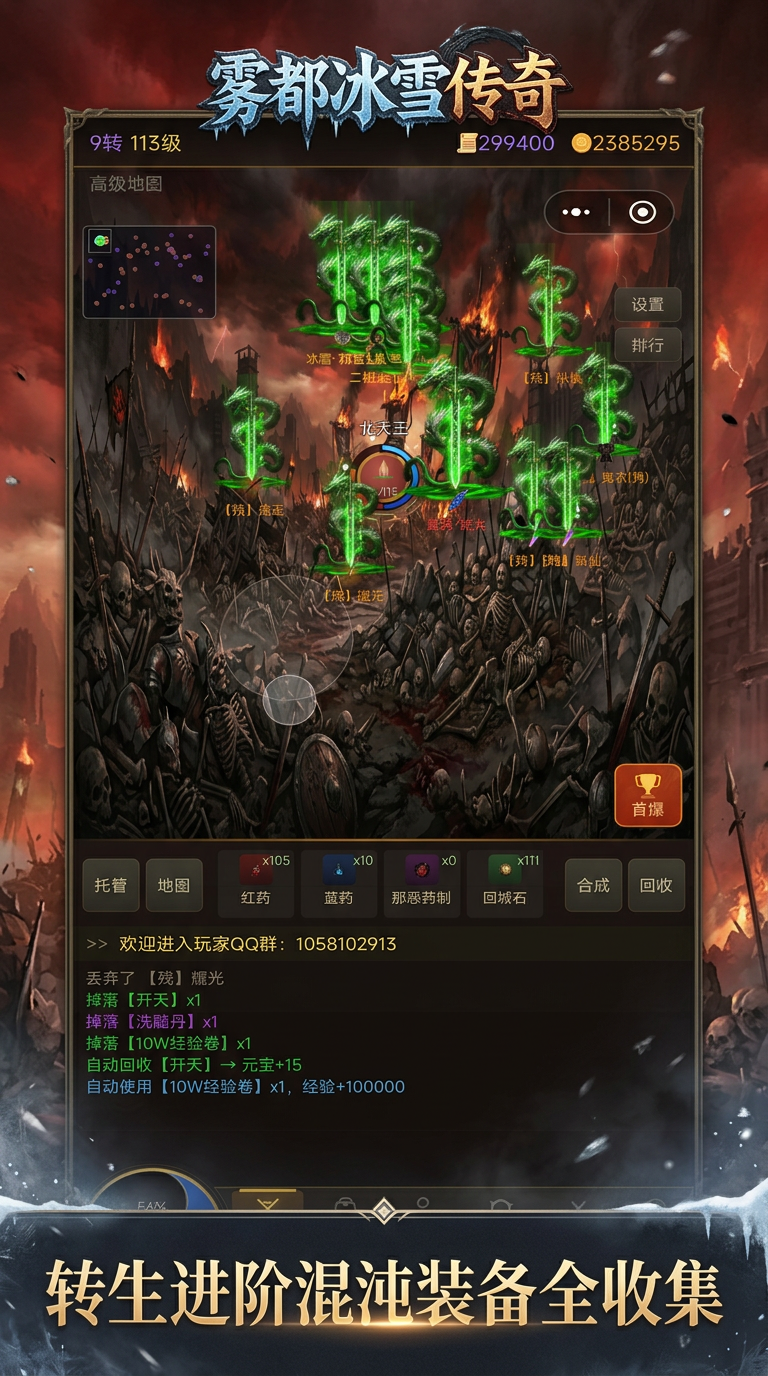Click the QQ group welcome announcement
This screenshot has width=768, height=1376.
coord(257,944)
